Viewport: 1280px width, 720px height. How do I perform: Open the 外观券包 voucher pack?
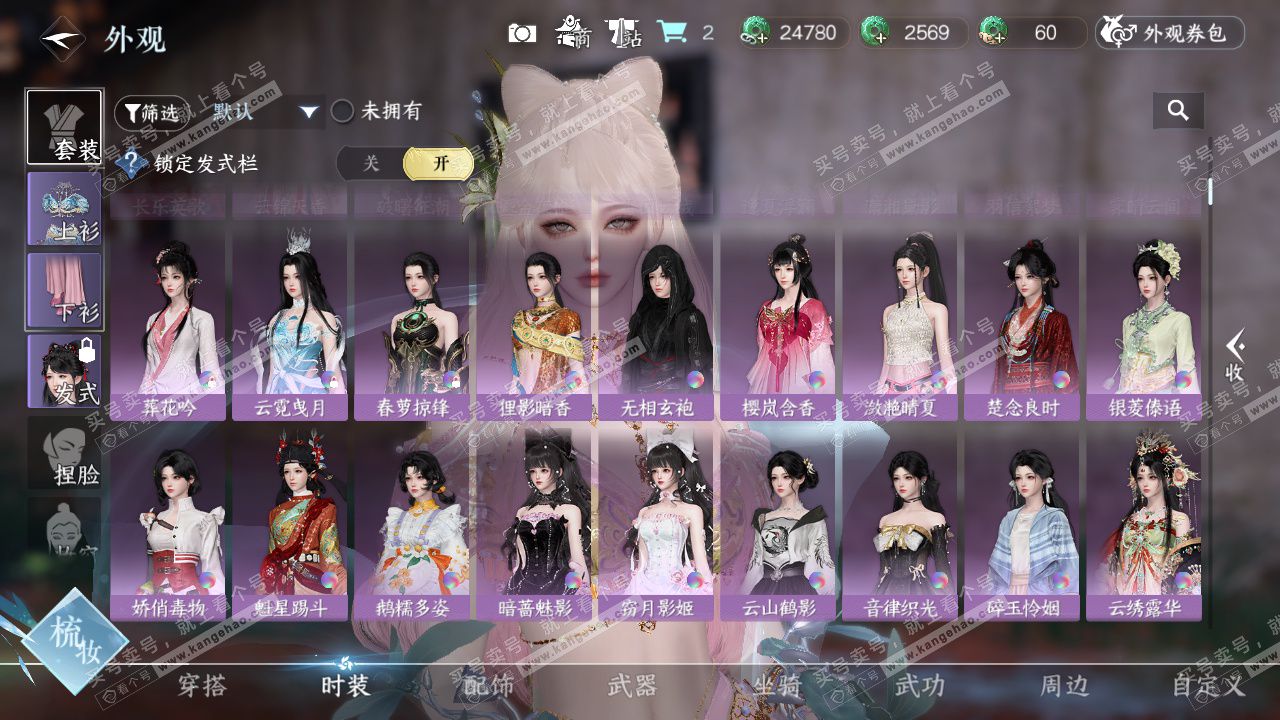click(1170, 33)
